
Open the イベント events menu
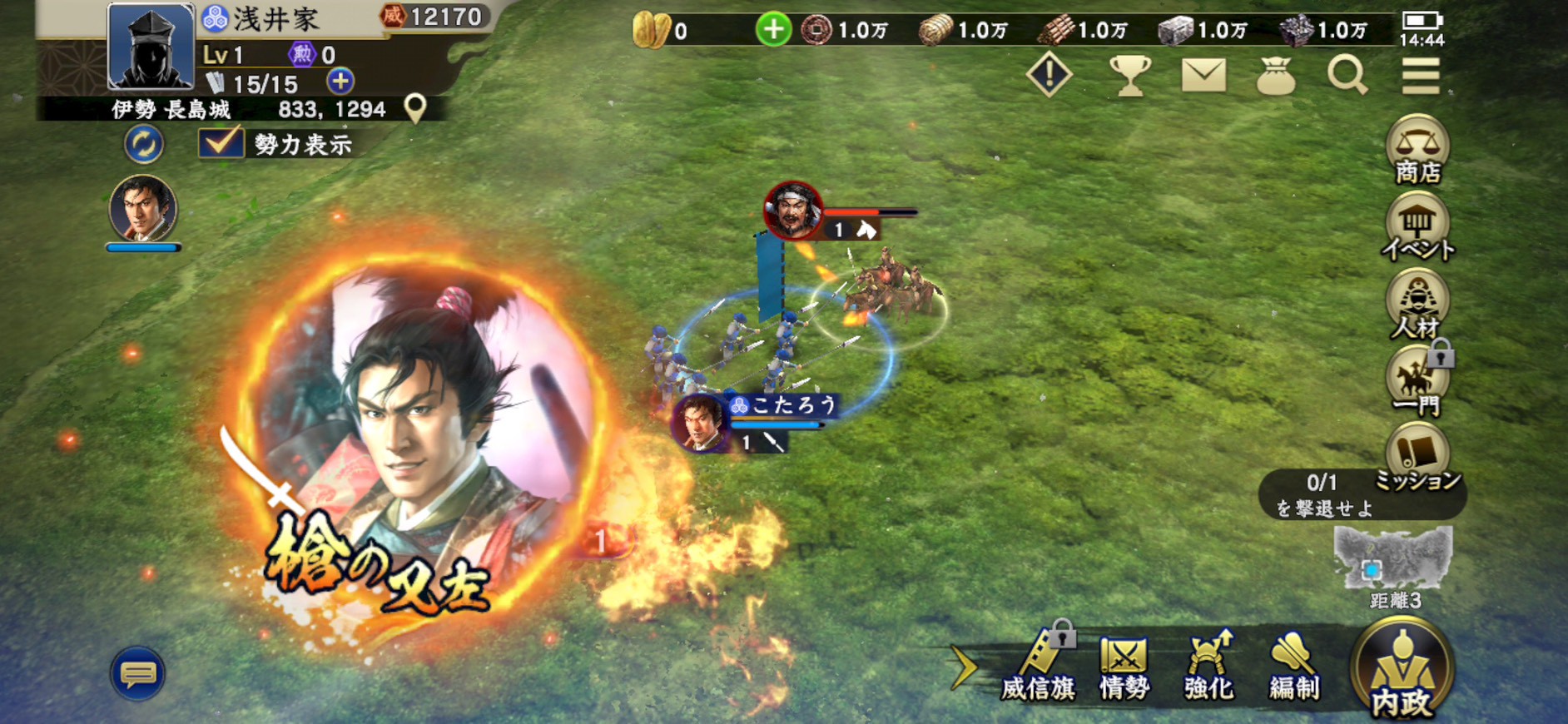1417,226
